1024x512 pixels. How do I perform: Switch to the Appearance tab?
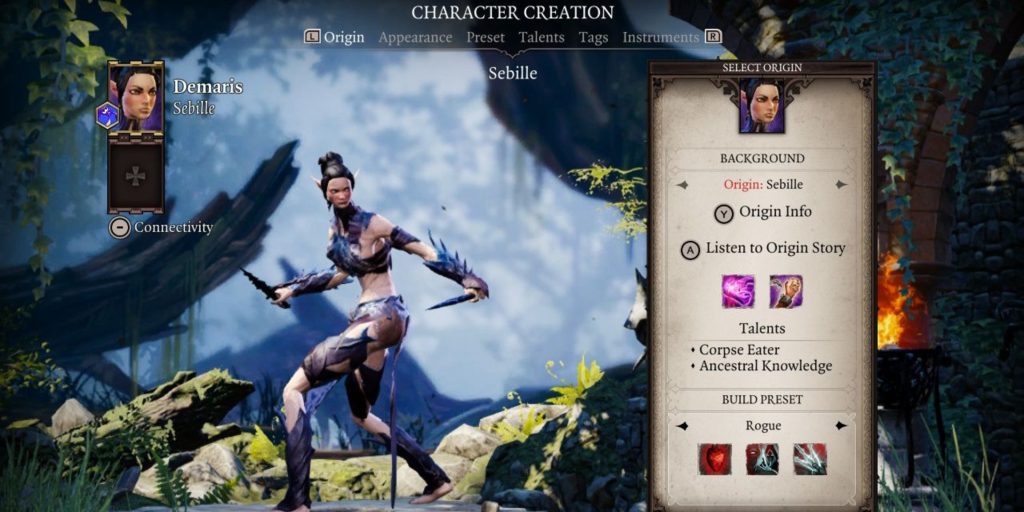point(415,37)
